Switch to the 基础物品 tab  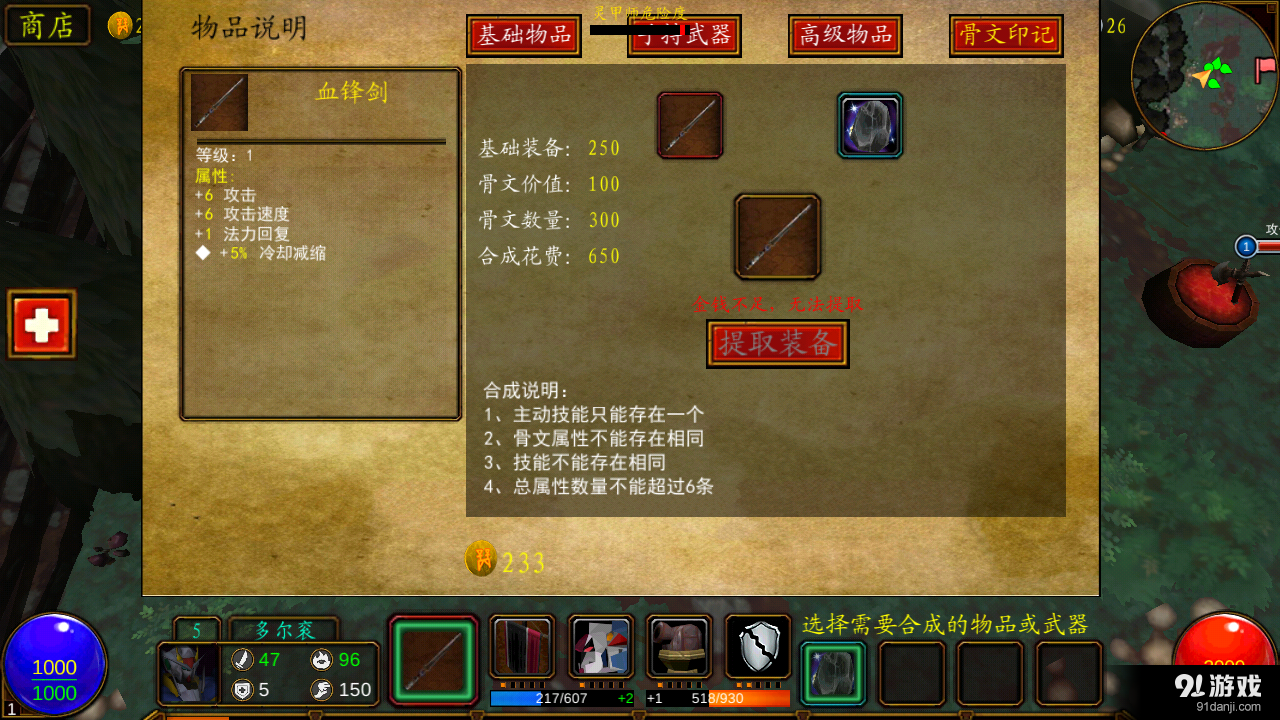click(x=523, y=34)
